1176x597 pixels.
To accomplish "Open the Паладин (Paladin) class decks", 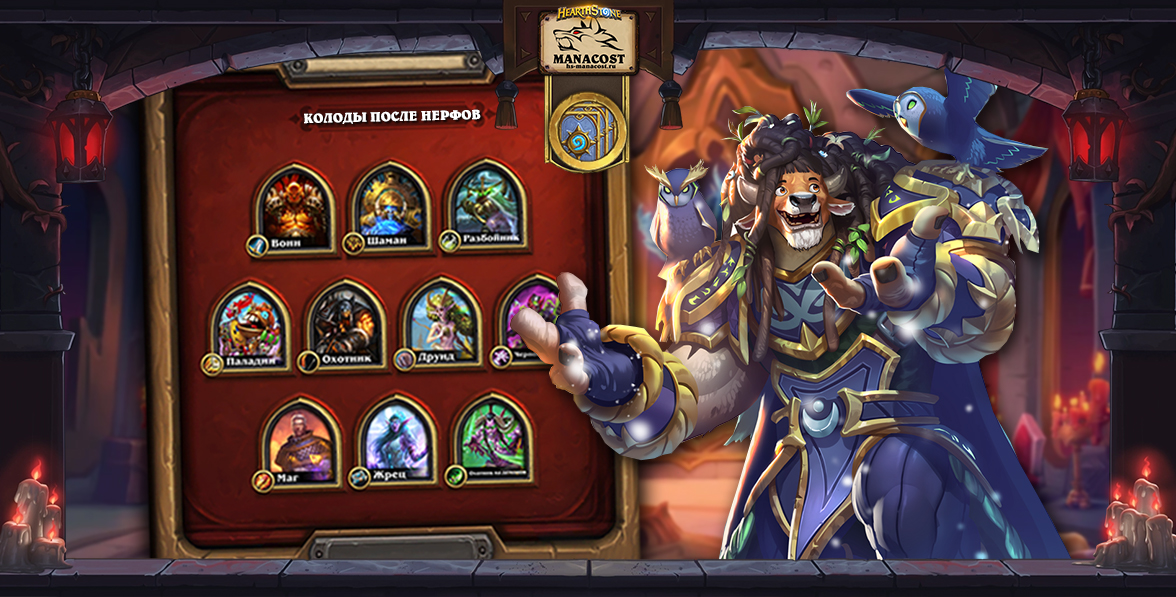I will (249, 323).
